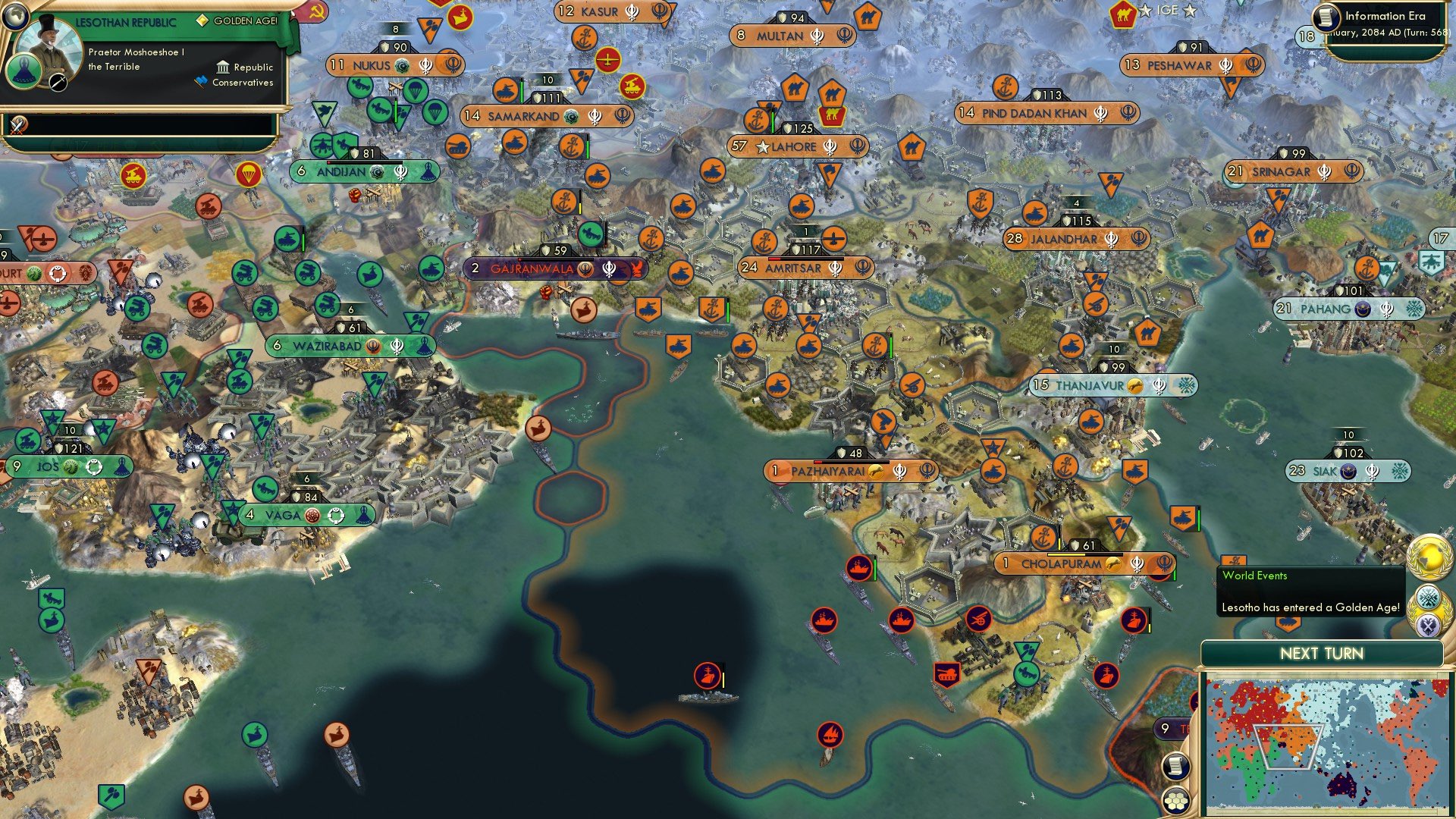
Task: Click the Golden Age diamond indicator
Action: tap(203, 20)
